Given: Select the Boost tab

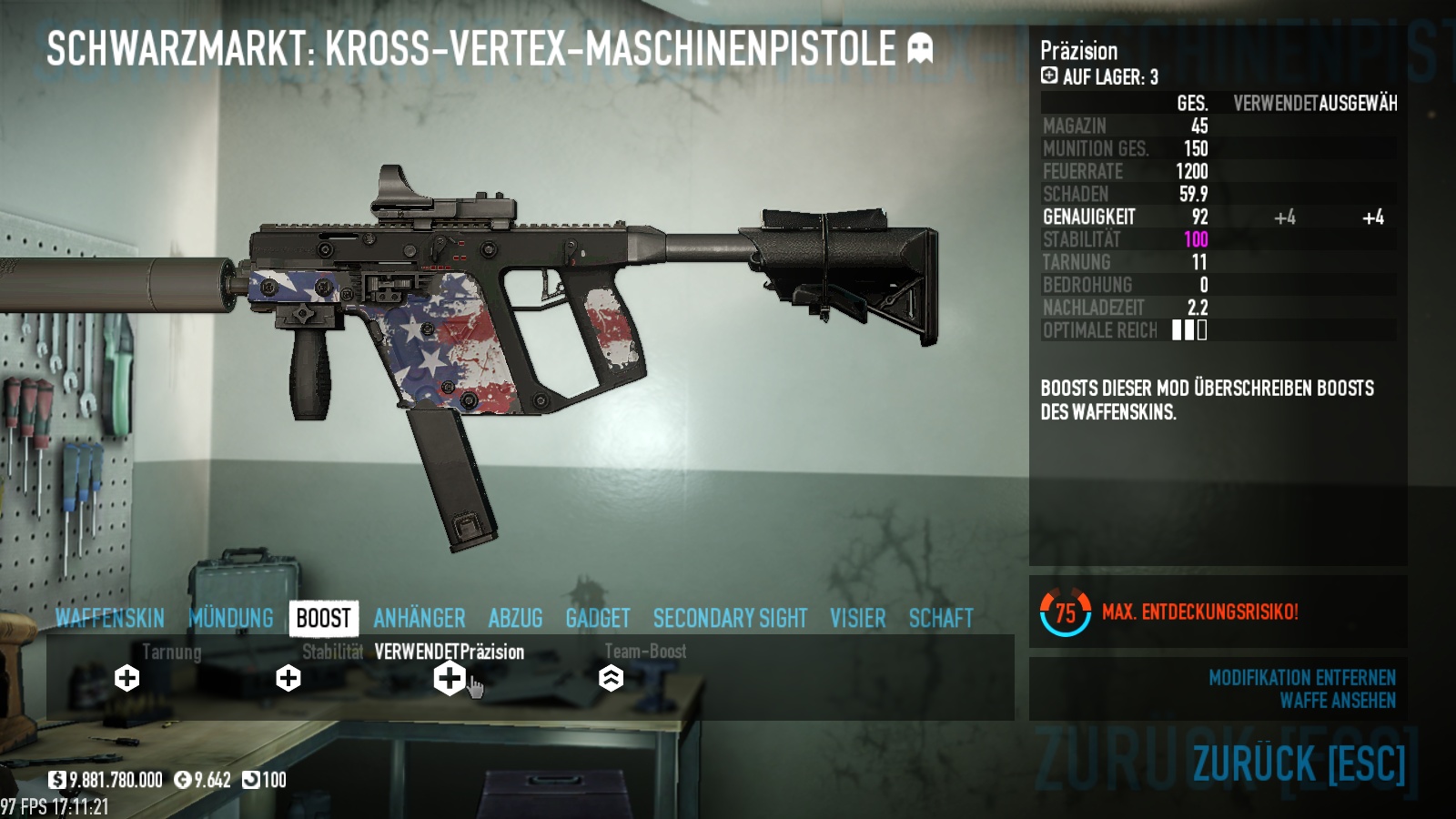Looking at the screenshot, I should click(323, 619).
